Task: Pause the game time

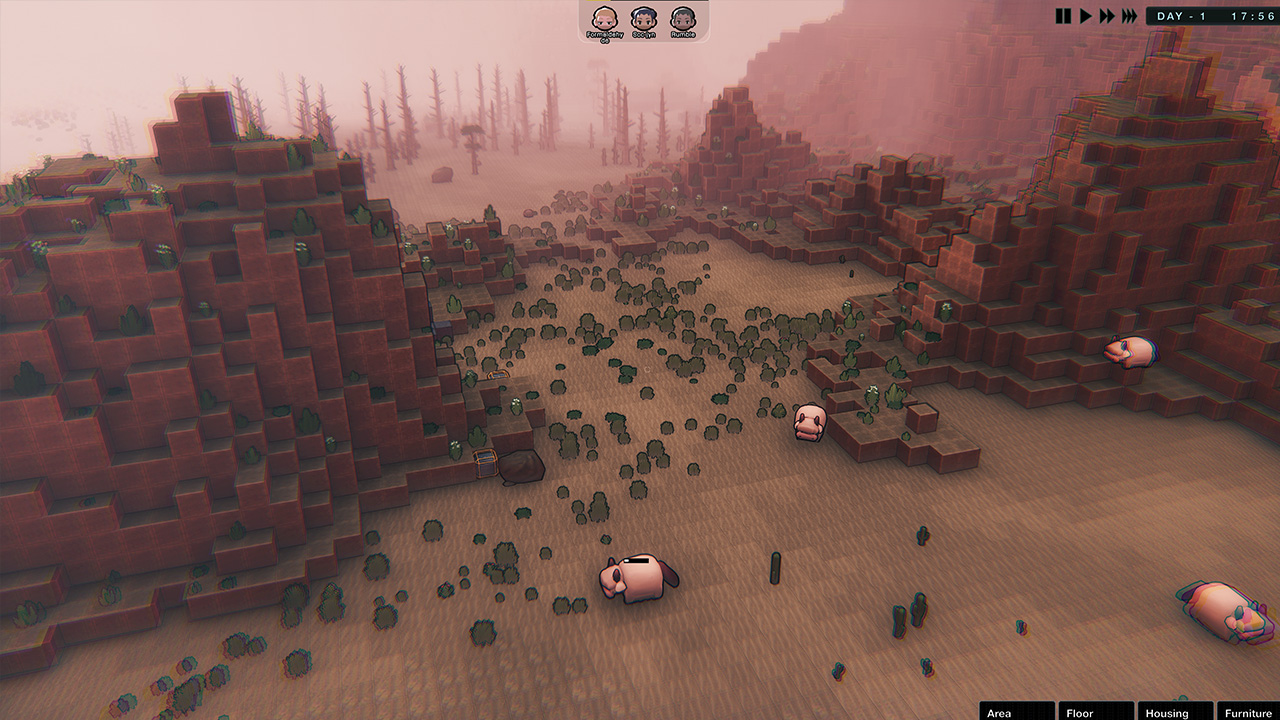Action: pyautogui.click(x=1064, y=16)
